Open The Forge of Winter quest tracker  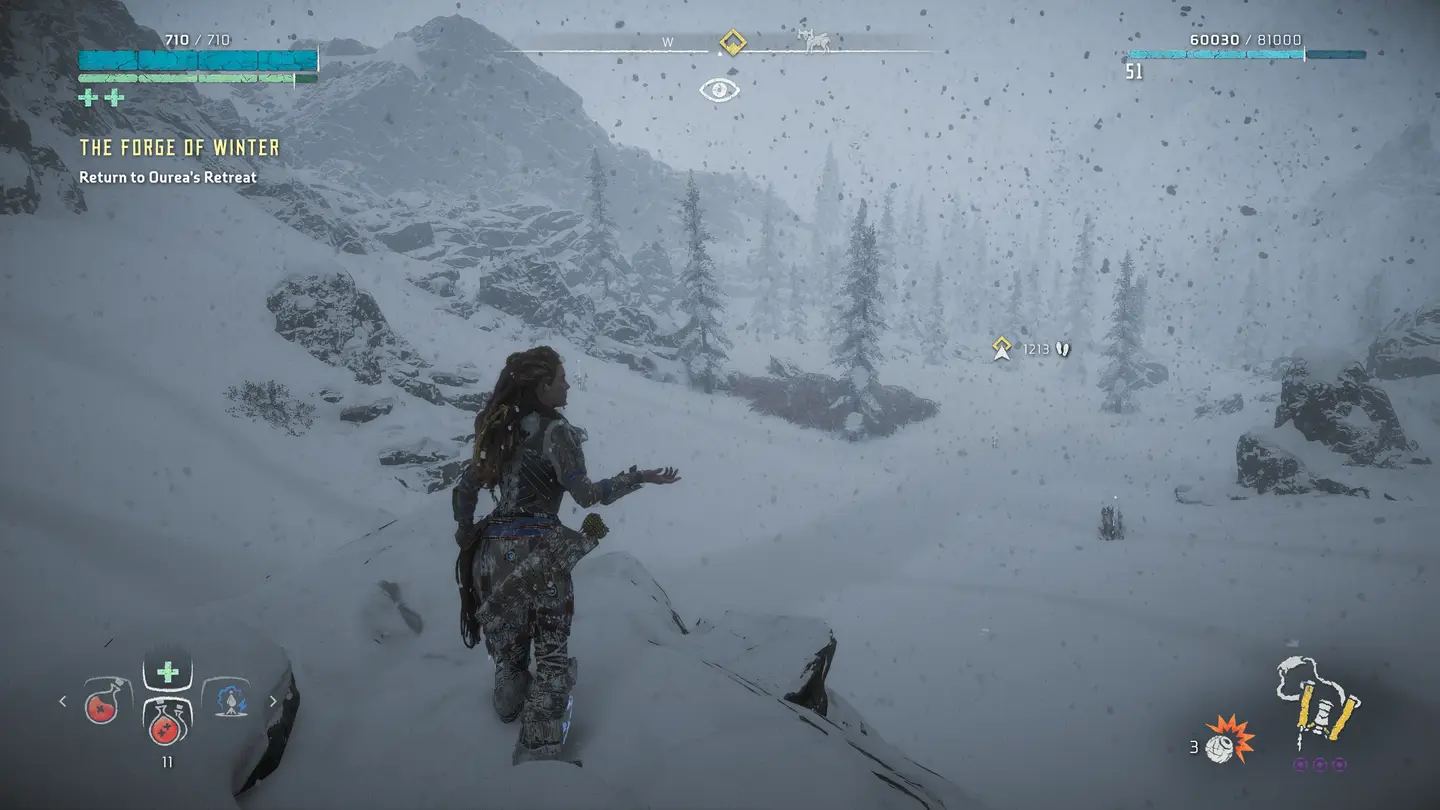pos(179,148)
